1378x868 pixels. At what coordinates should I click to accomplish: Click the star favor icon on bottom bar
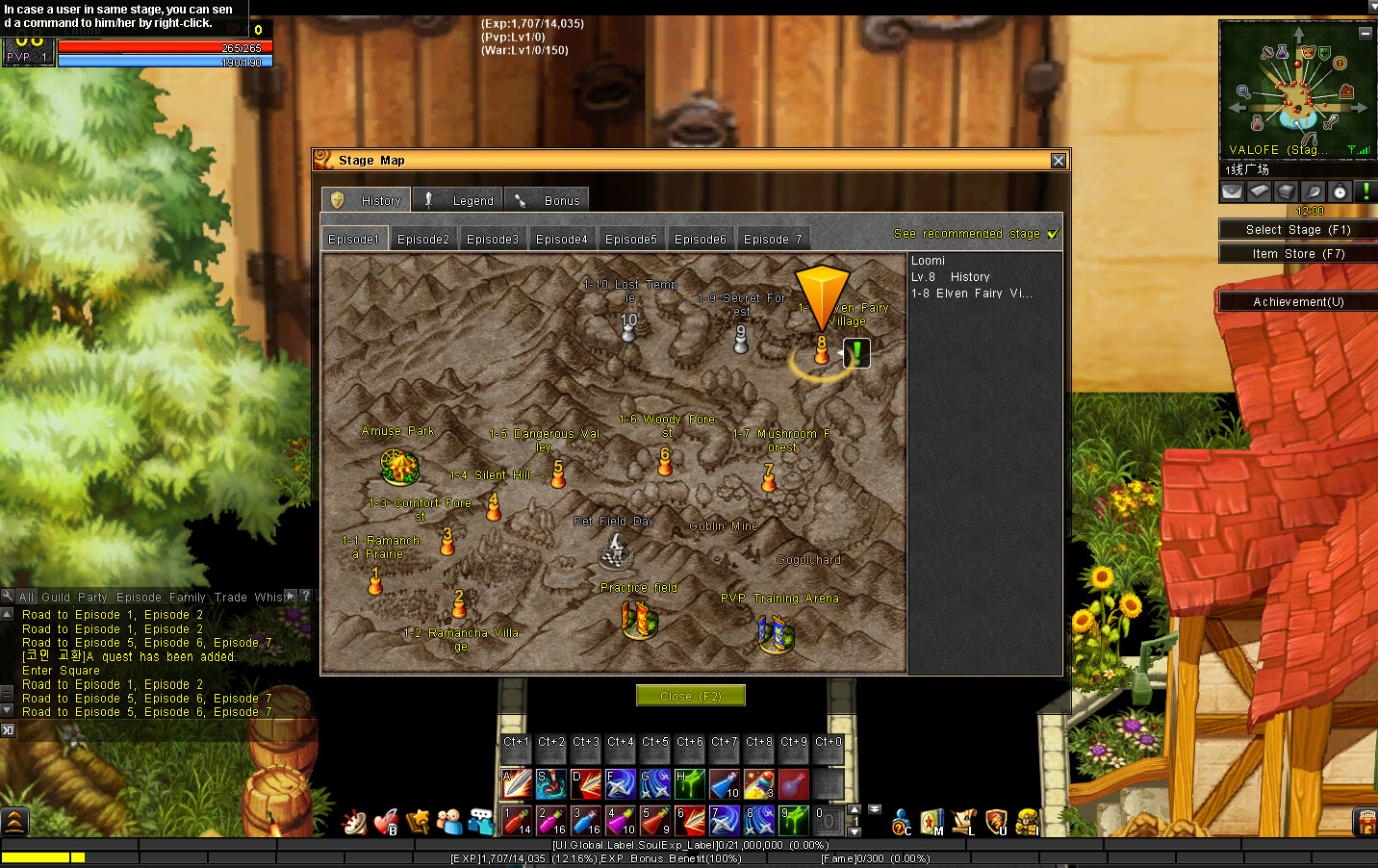tap(417, 821)
